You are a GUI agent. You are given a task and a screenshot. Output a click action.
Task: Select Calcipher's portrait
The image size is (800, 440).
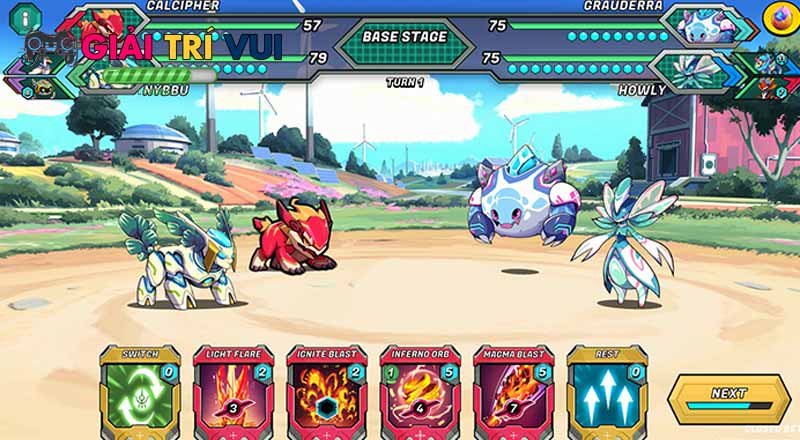coord(102,22)
